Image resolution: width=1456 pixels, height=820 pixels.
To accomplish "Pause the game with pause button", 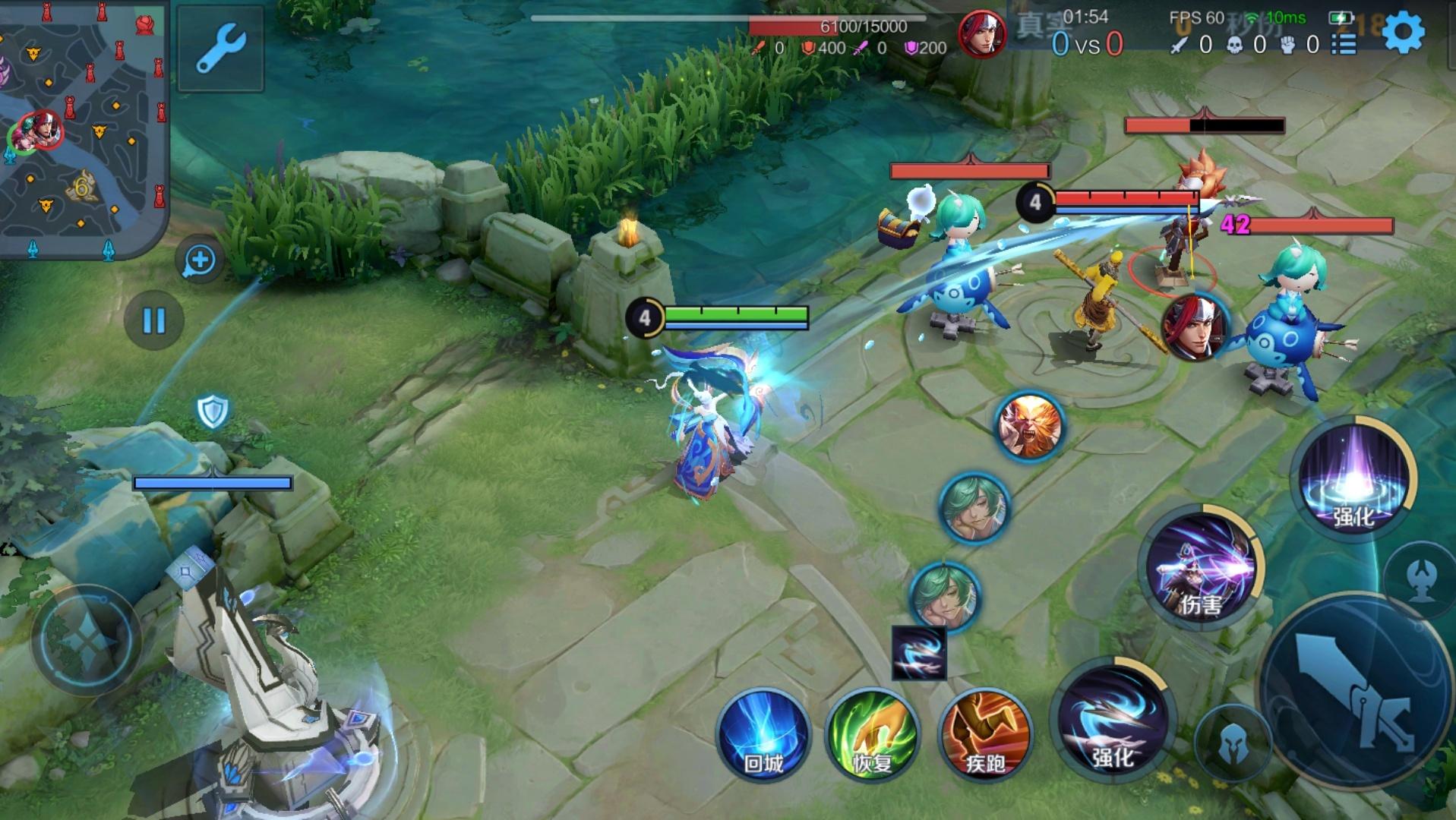I will coord(154,320).
